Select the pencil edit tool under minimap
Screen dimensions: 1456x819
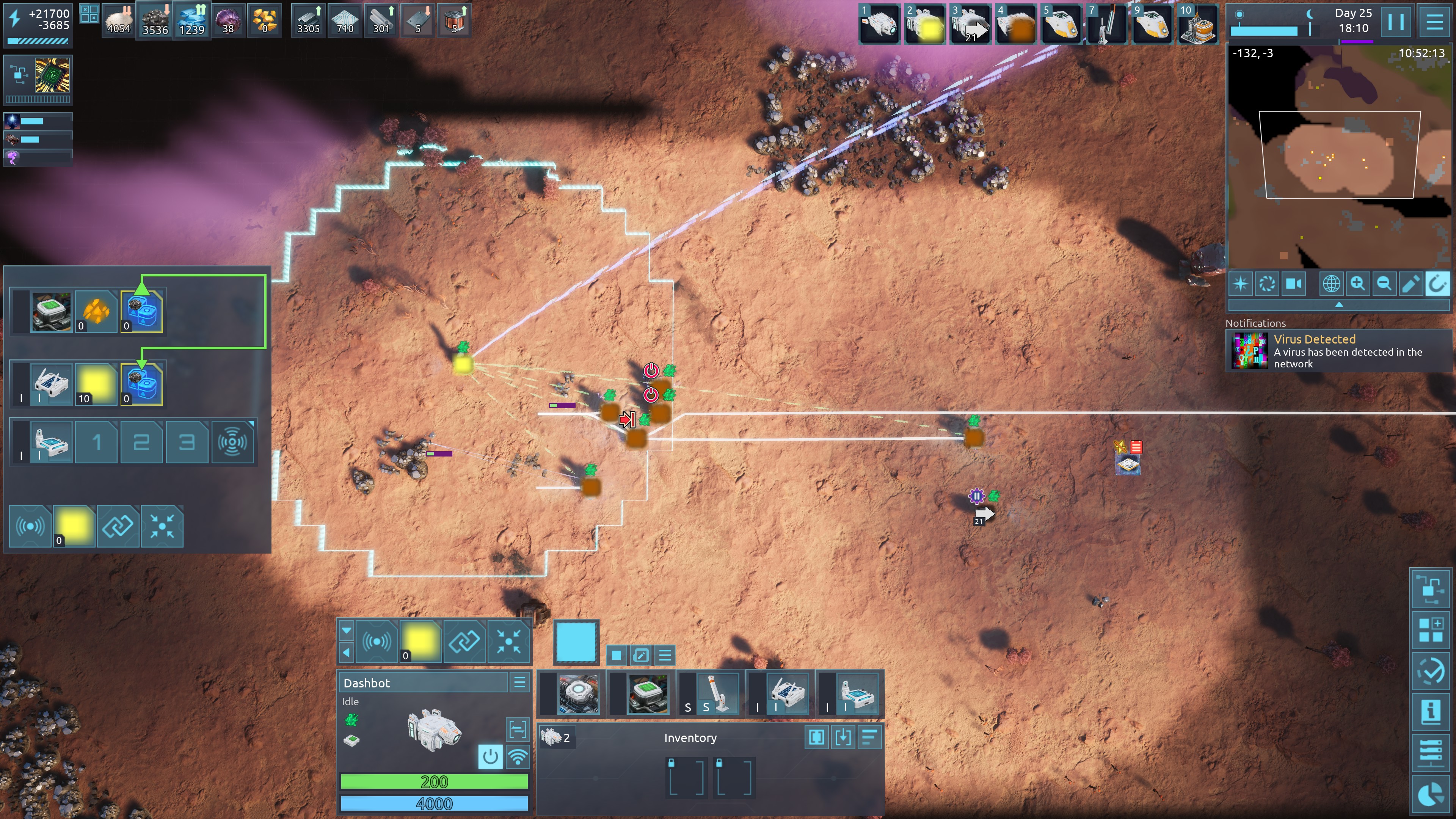coord(1410,283)
